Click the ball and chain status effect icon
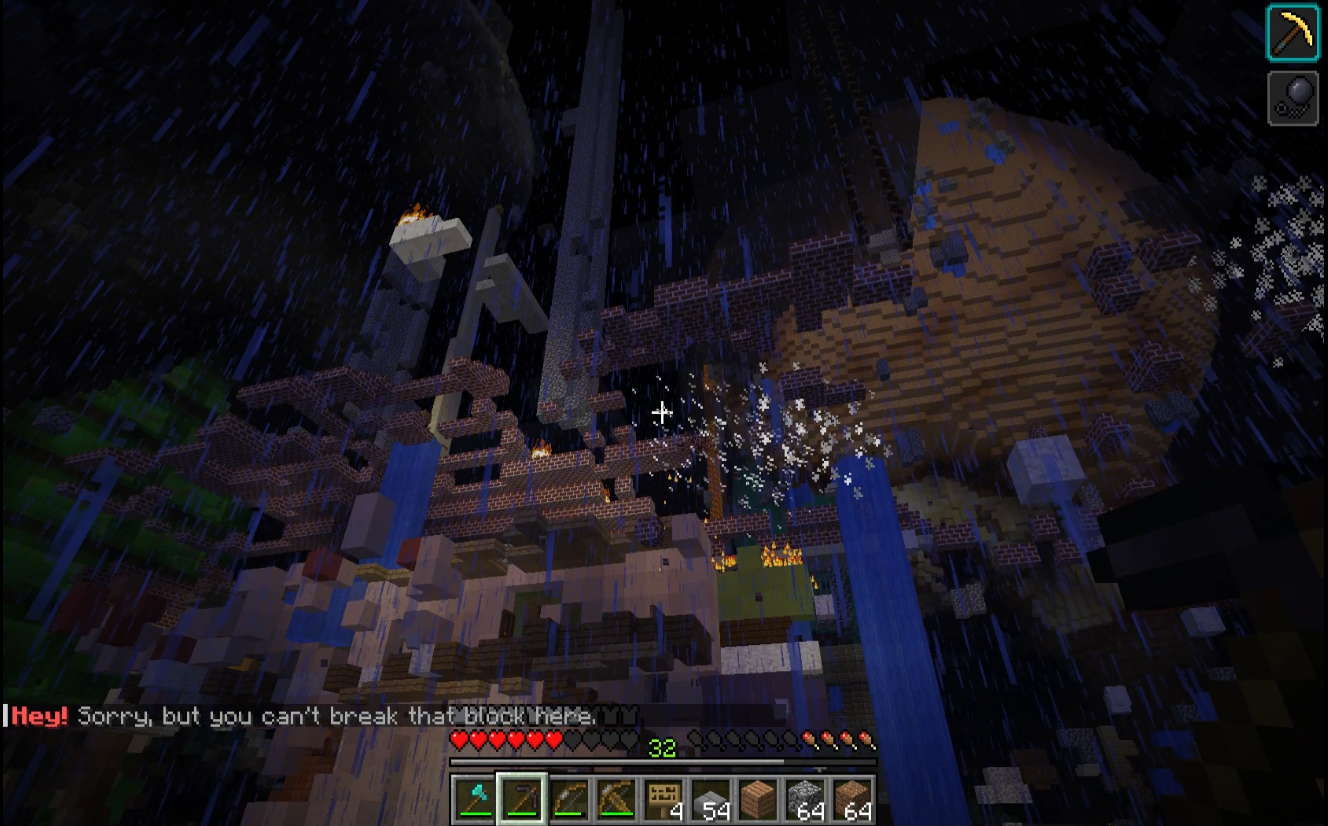Image resolution: width=1328 pixels, height=826 pixels. (x=1293, y=98)
